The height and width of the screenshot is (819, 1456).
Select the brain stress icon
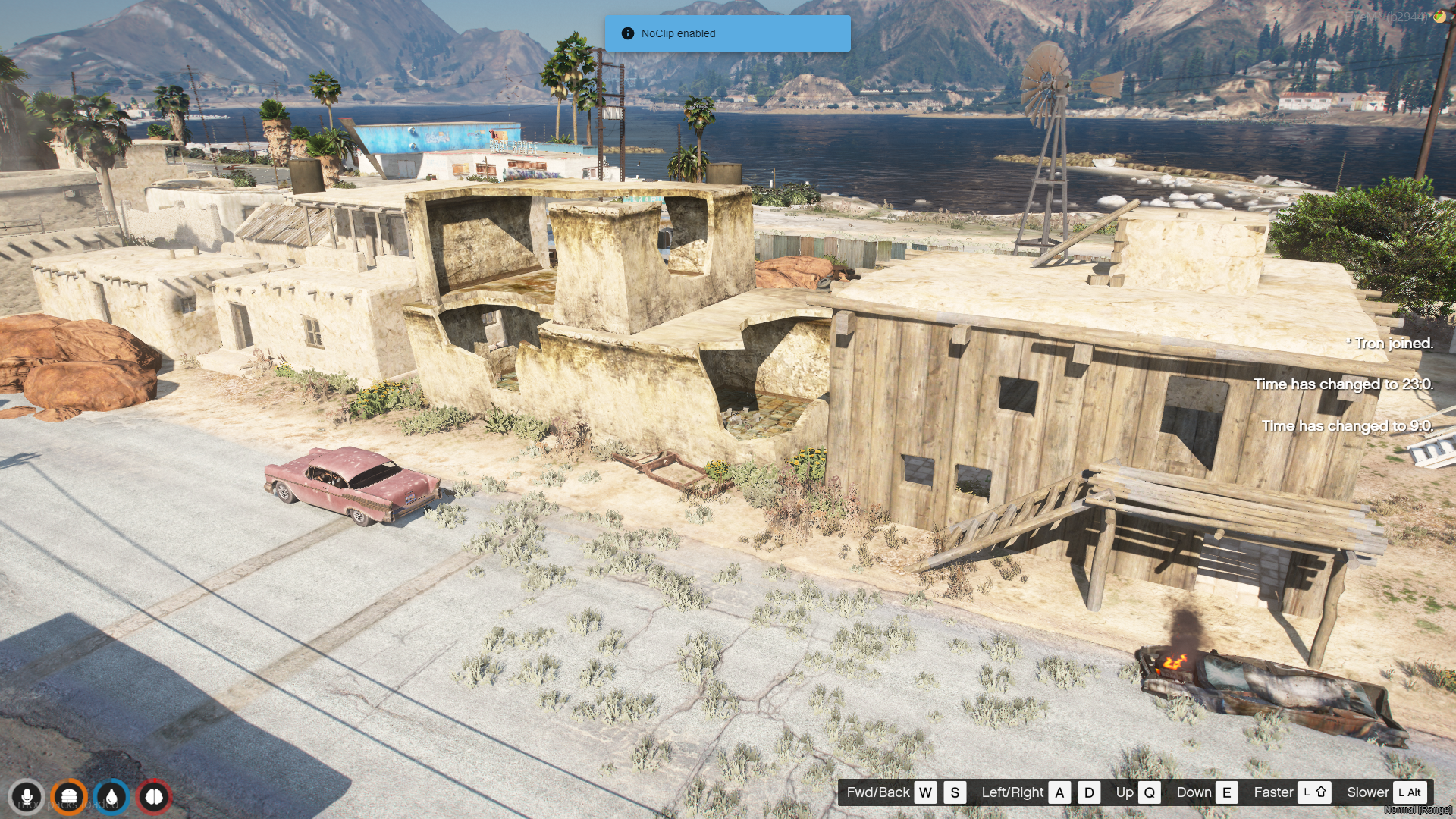coord(154,797)
